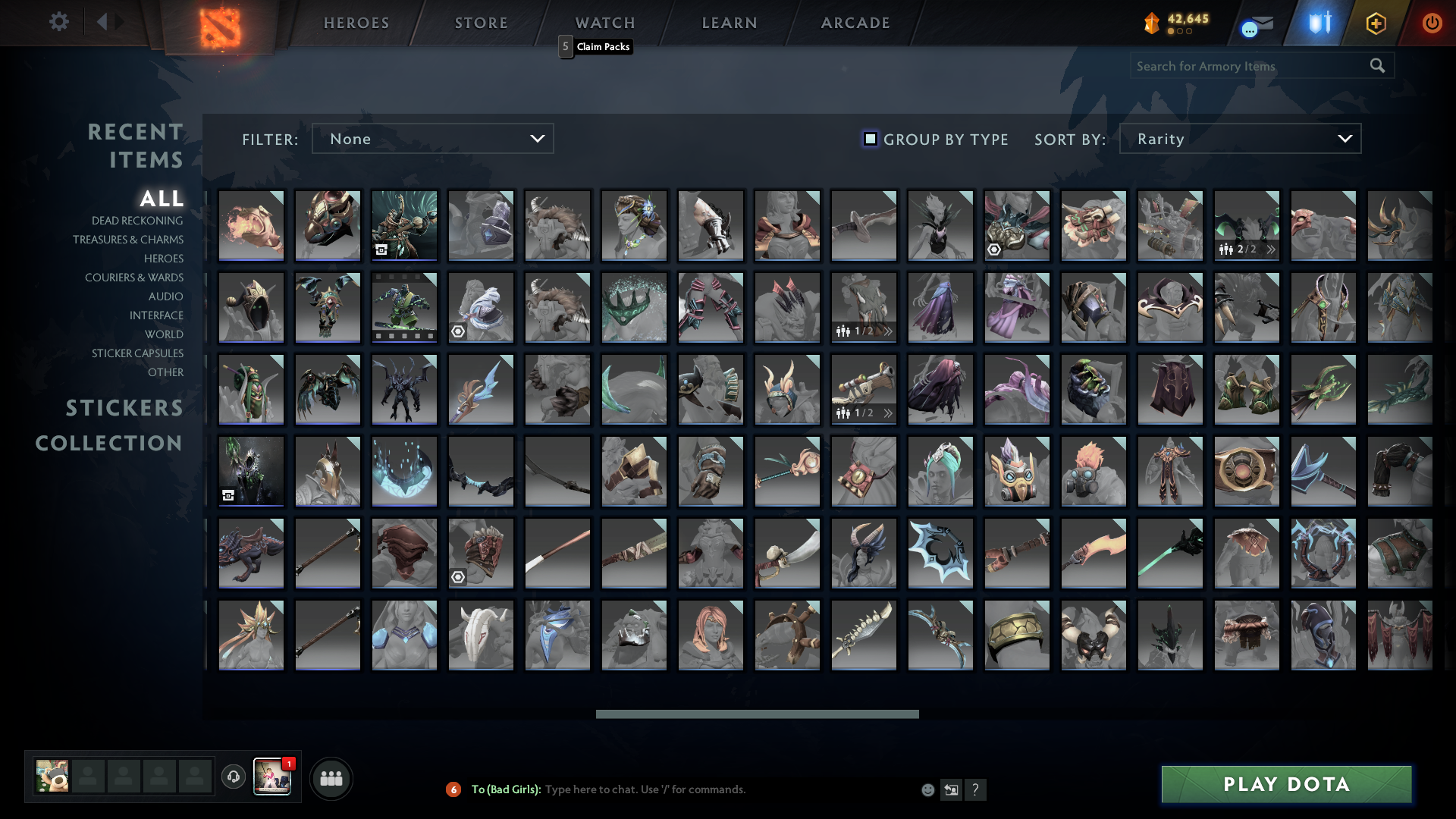Click the armory search magnifying glass
1456x819 pixels.
1378,66
